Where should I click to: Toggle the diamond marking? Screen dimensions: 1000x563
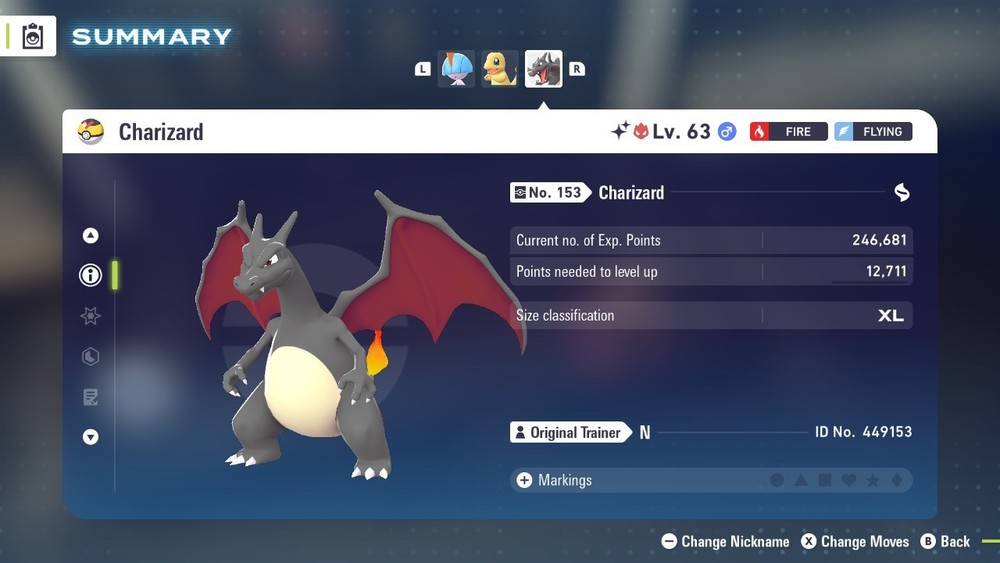pos(897,481)
